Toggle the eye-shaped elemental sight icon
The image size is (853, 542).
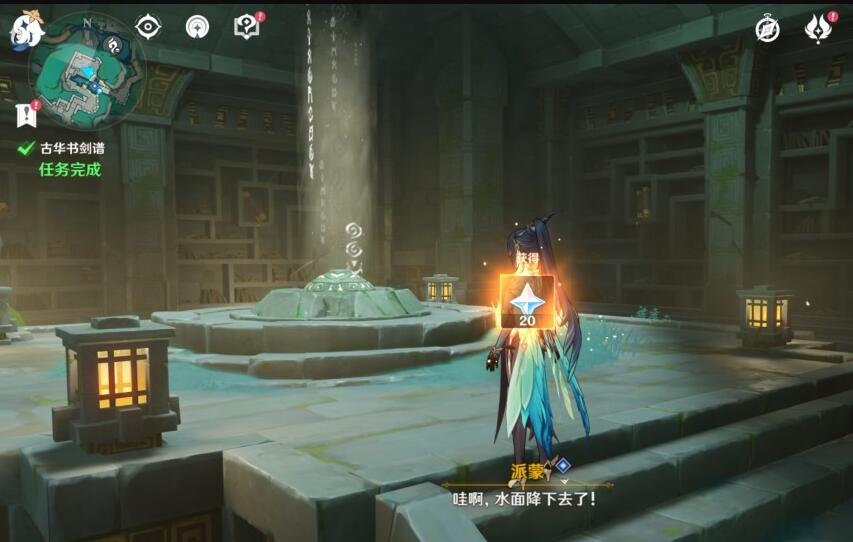(x=148, y=27)
